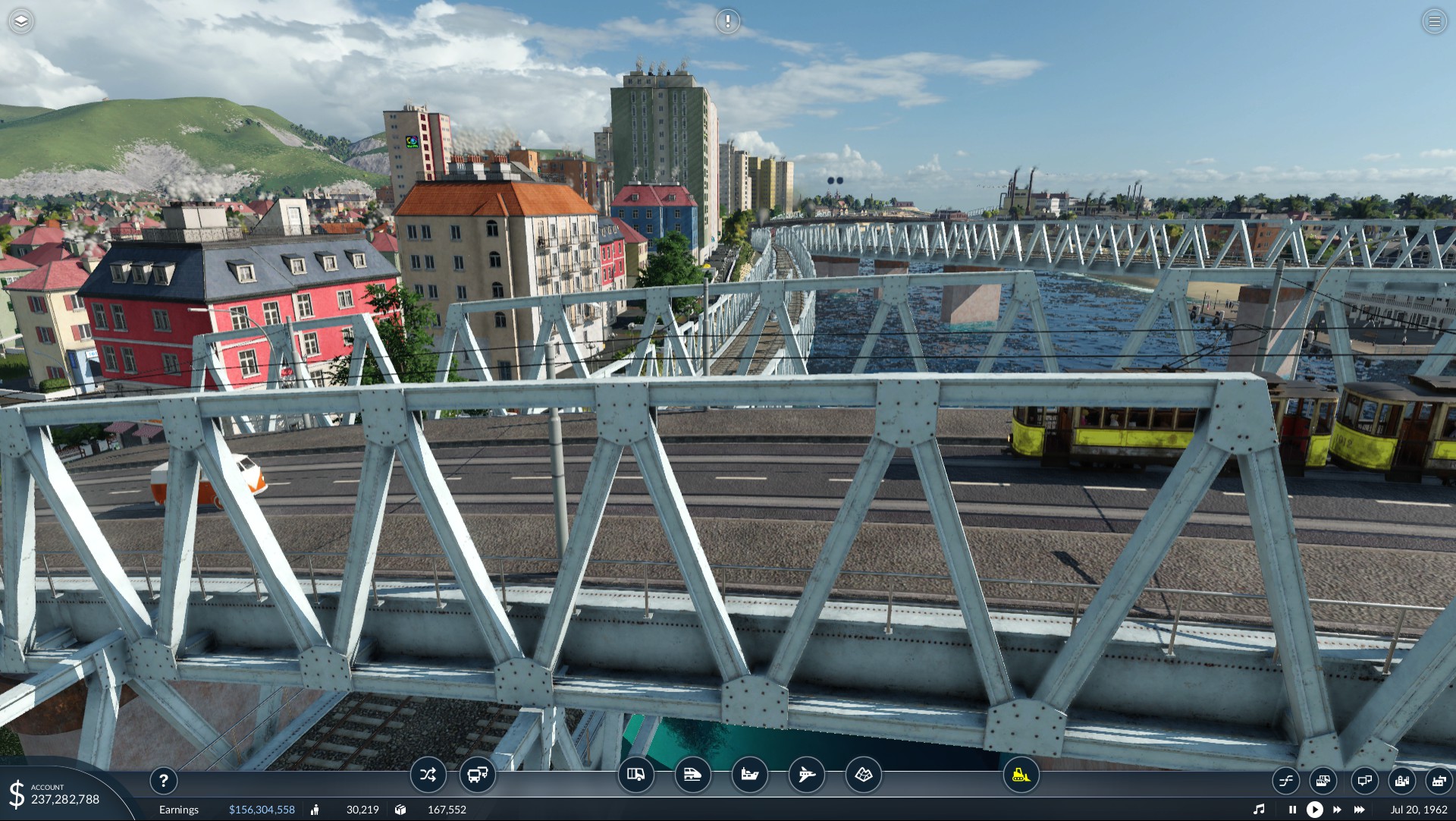Open the shuffle-arrows line manager

[428, 775]
